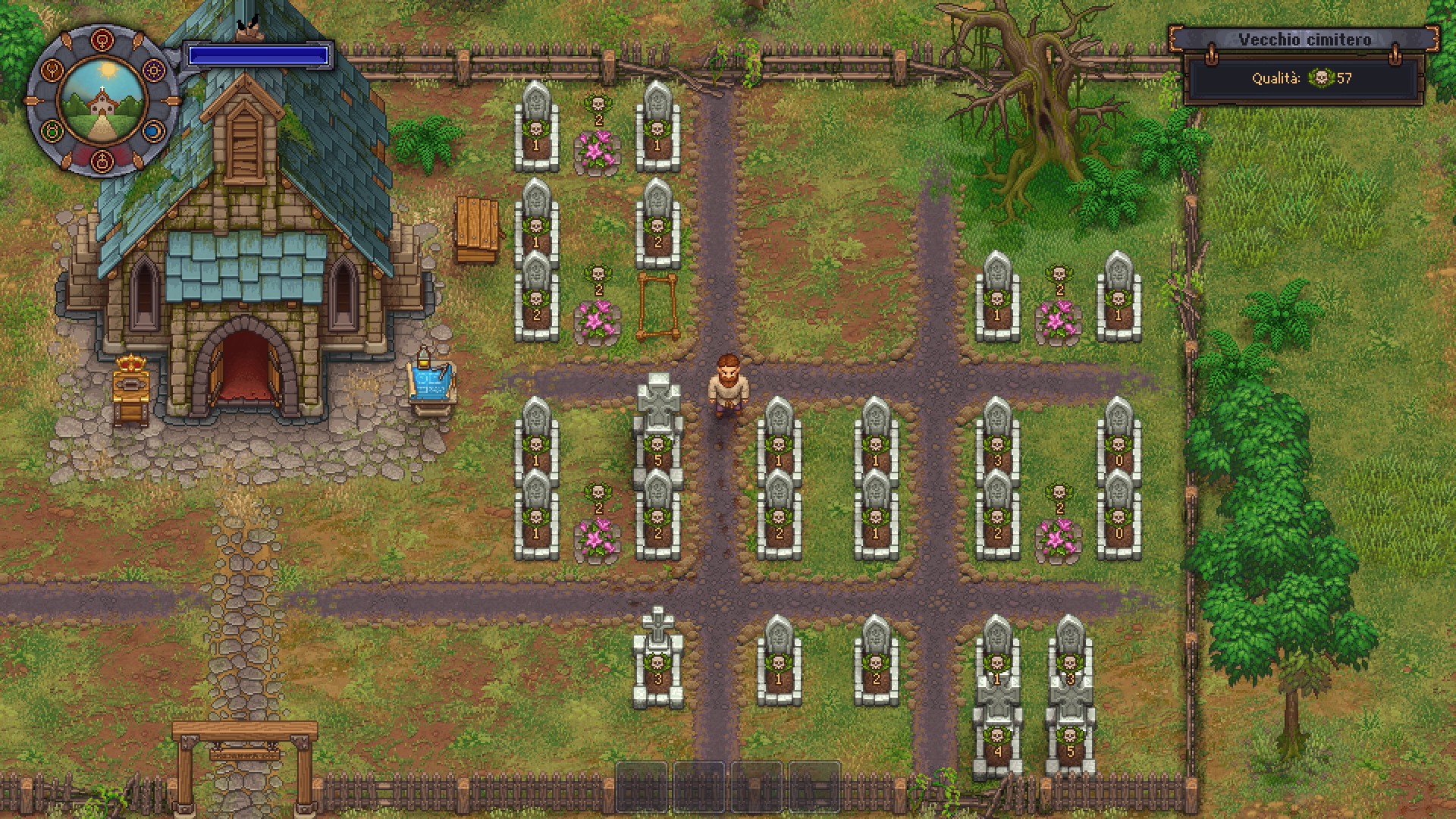The height and width of the screenshot is (819, 1456).
Task: Click the dark red rune below the minimap
Action: (101, 161)
